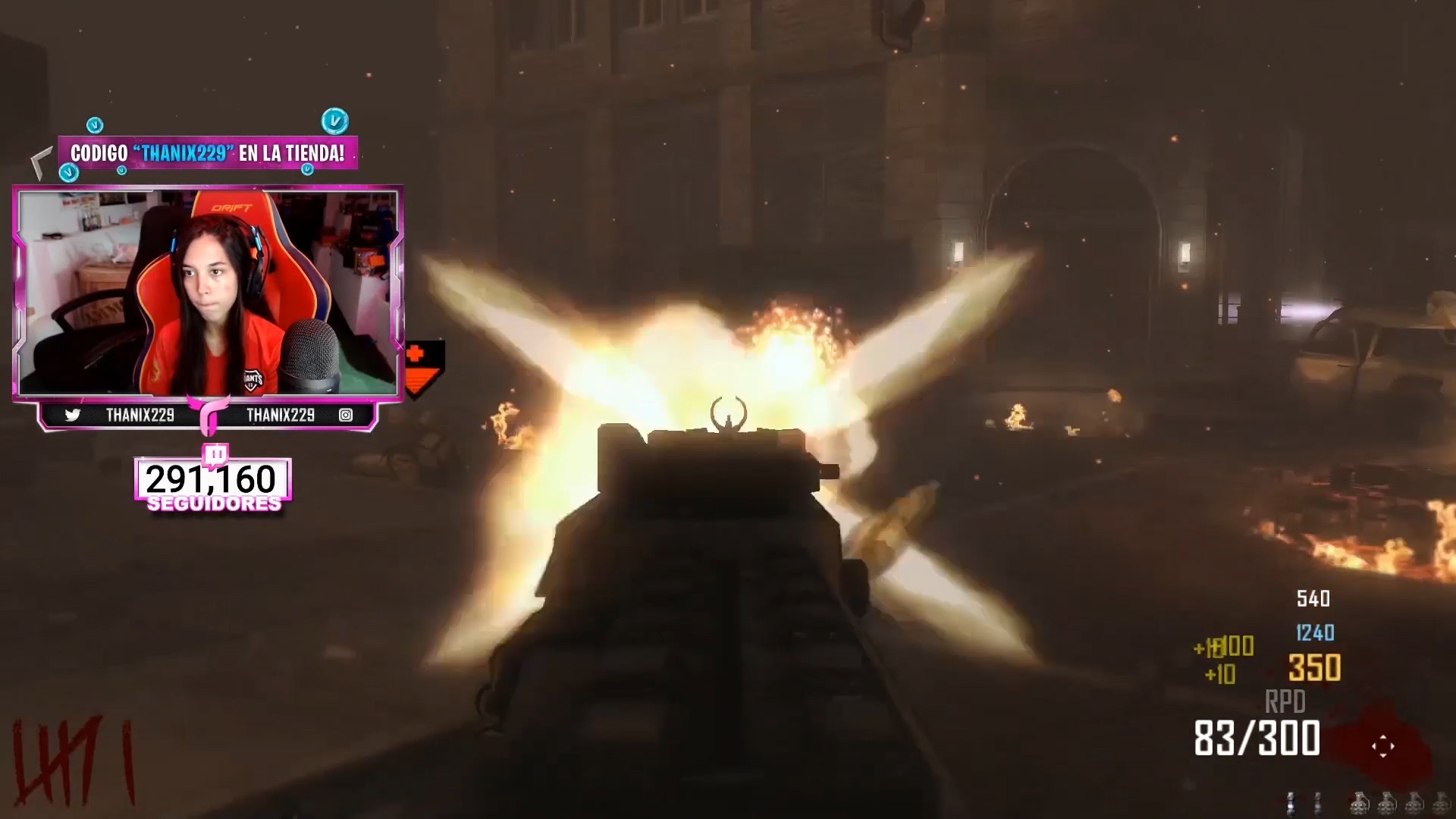Click the THANIX229 store code banner

[x=207, y=153]
